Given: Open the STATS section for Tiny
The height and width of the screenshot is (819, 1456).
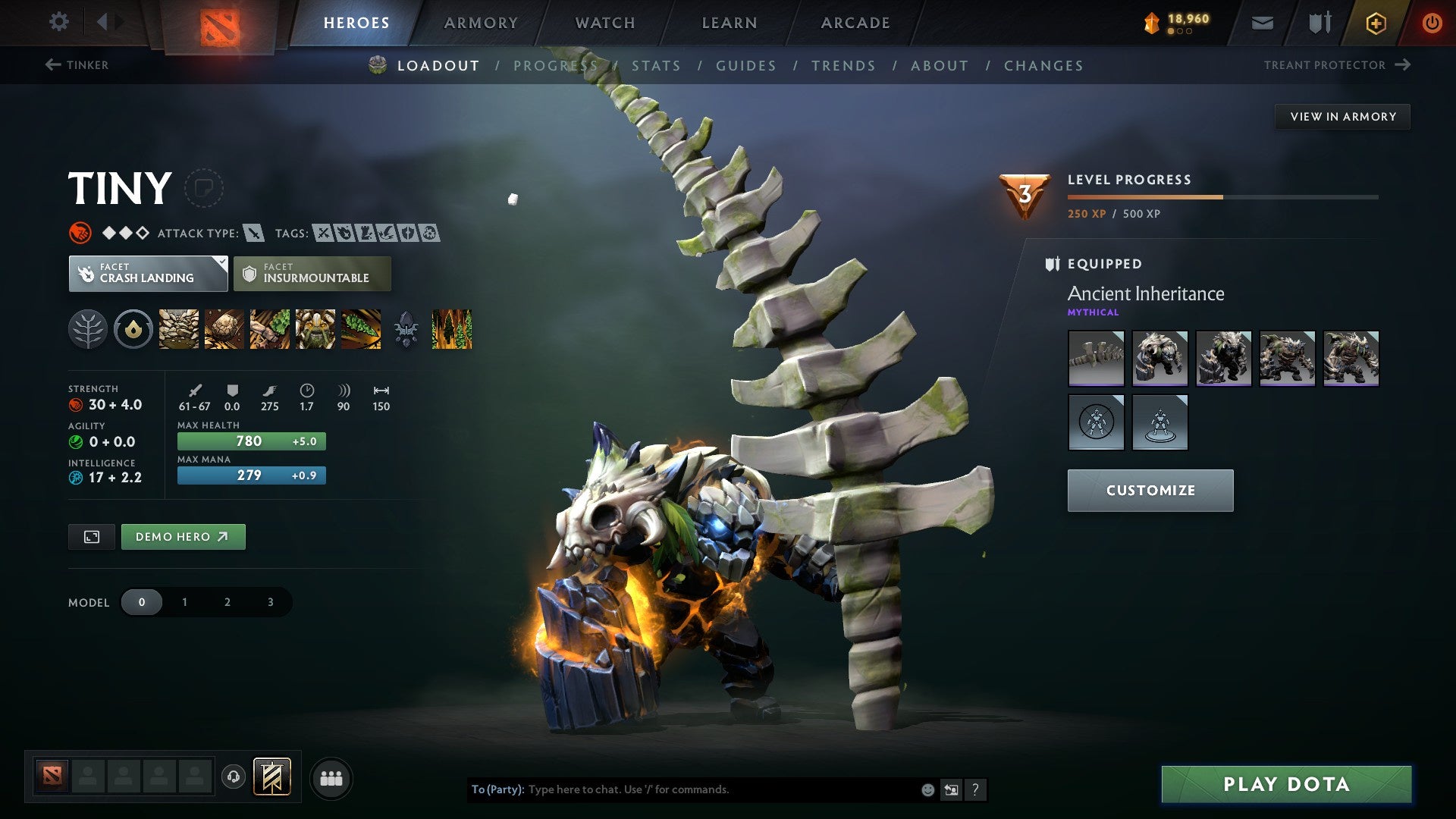Looking at the screenshot, I should pos(657,66).
